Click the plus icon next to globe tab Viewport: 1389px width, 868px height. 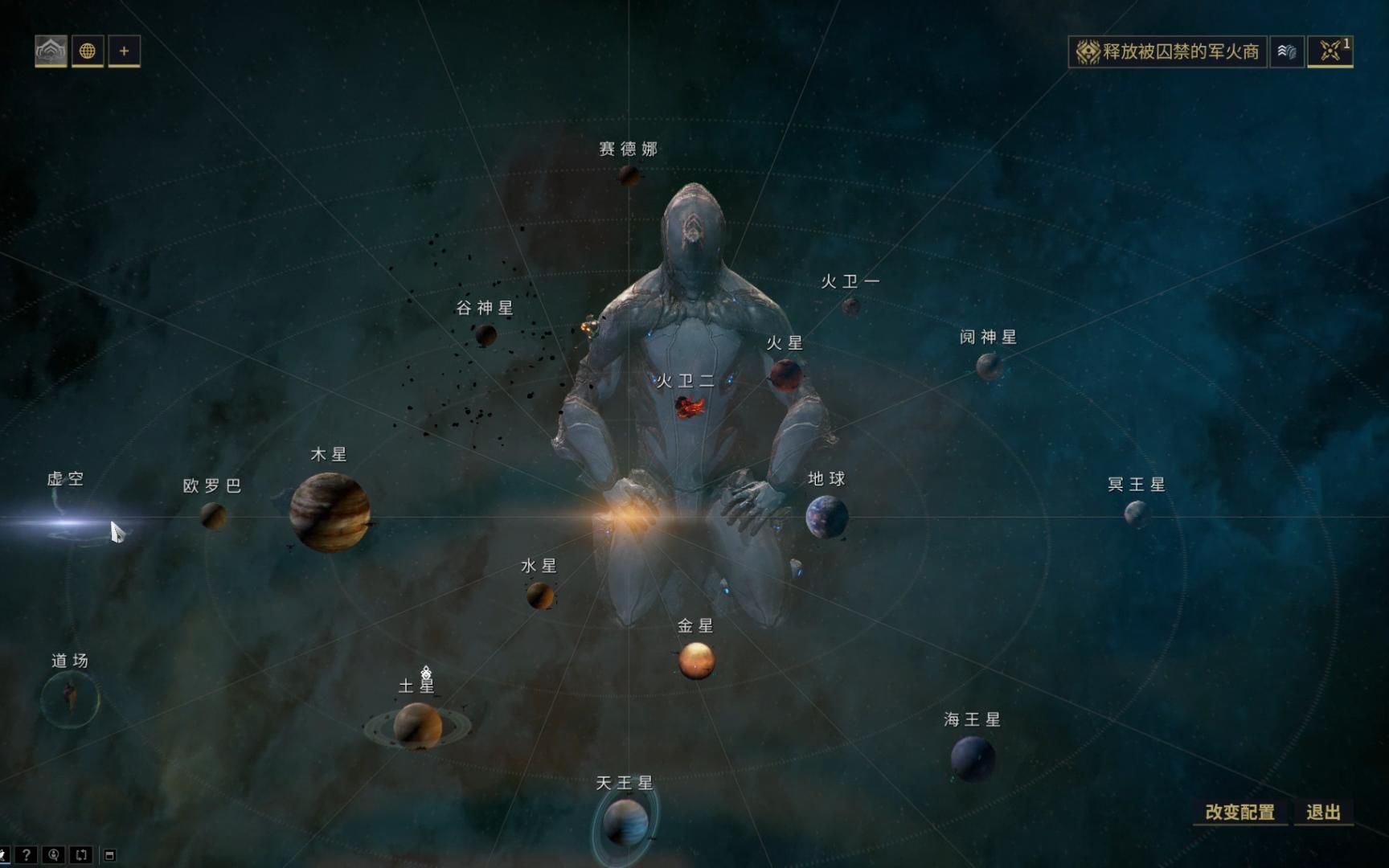123,50
